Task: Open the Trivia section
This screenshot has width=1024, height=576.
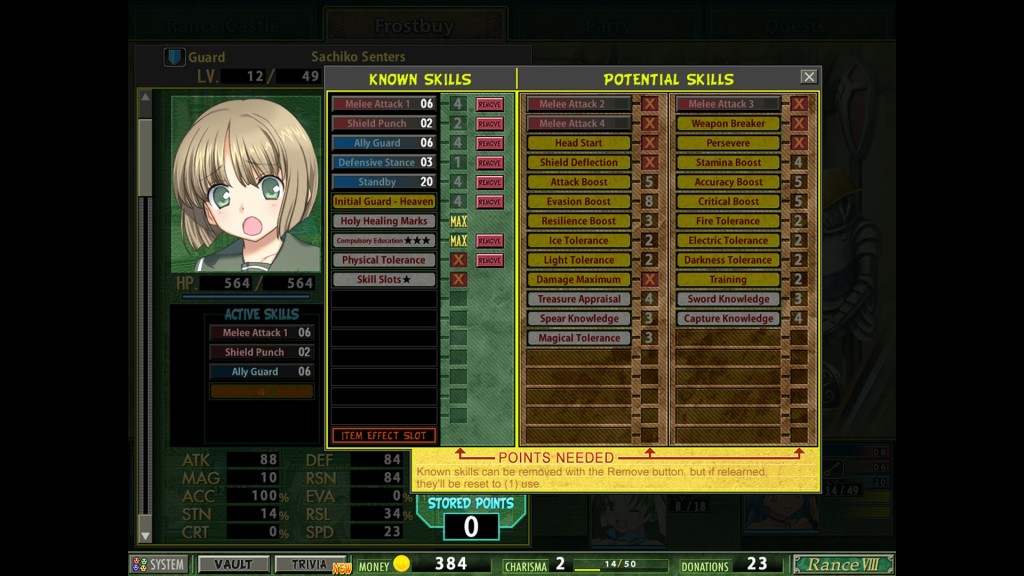Action: tap(310, 565)
